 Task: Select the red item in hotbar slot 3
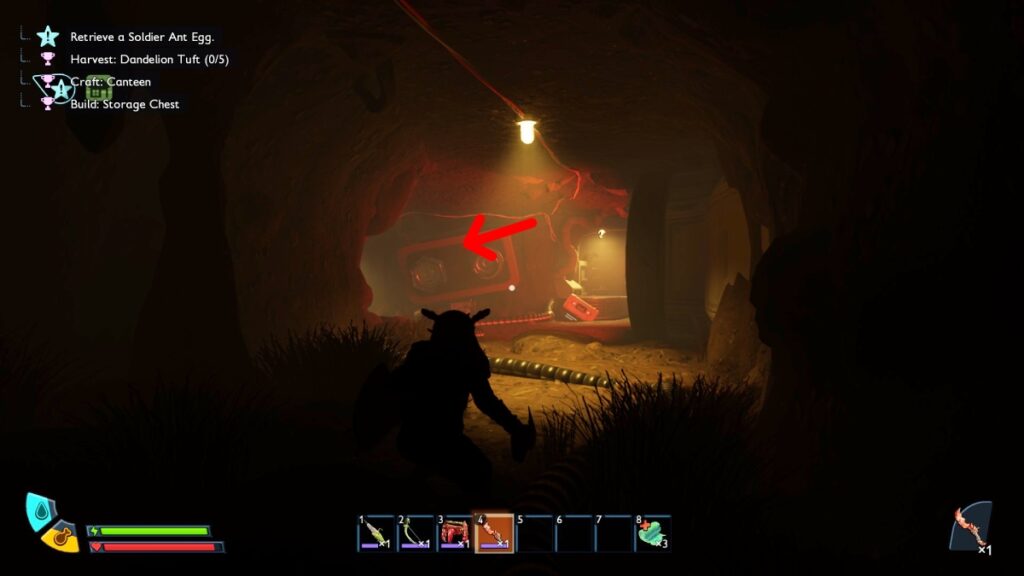455,534
